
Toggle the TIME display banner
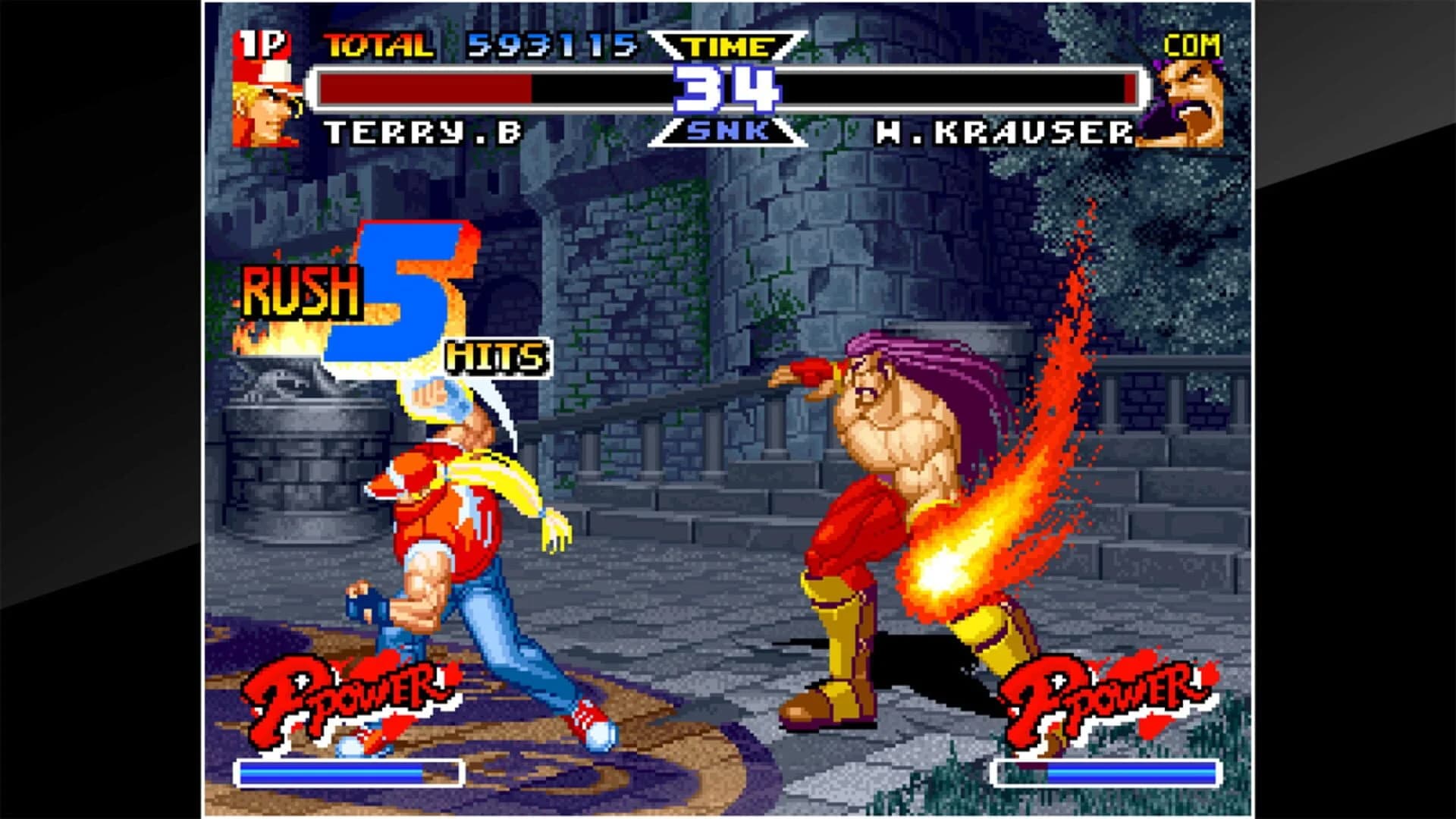[x=726, y=45]
